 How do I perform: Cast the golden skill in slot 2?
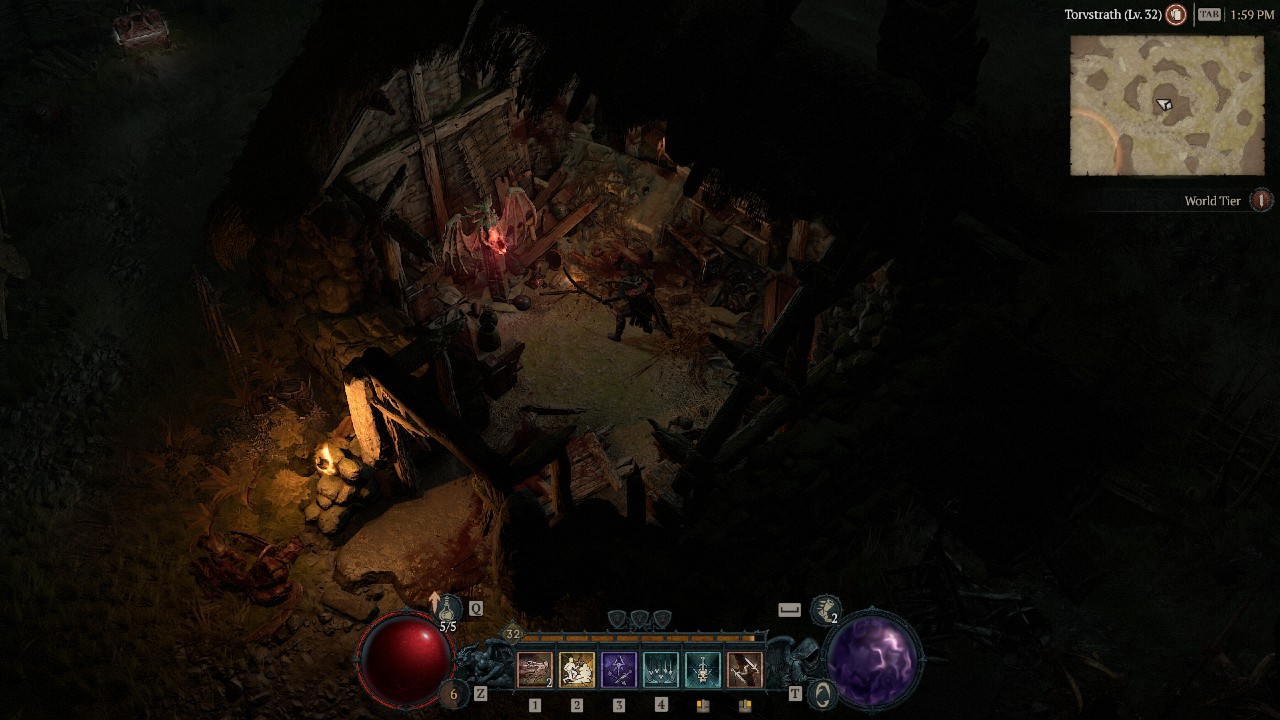pos(577,670)
